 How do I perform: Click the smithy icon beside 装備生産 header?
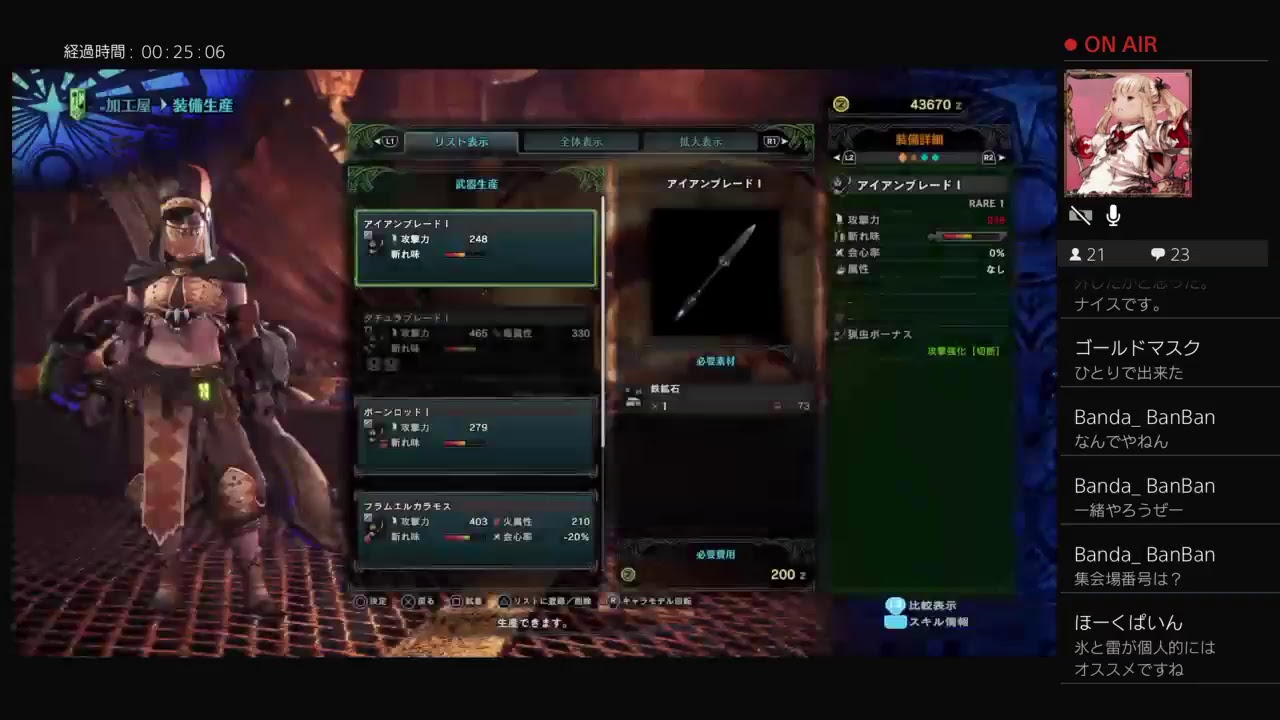pos(76,104)
